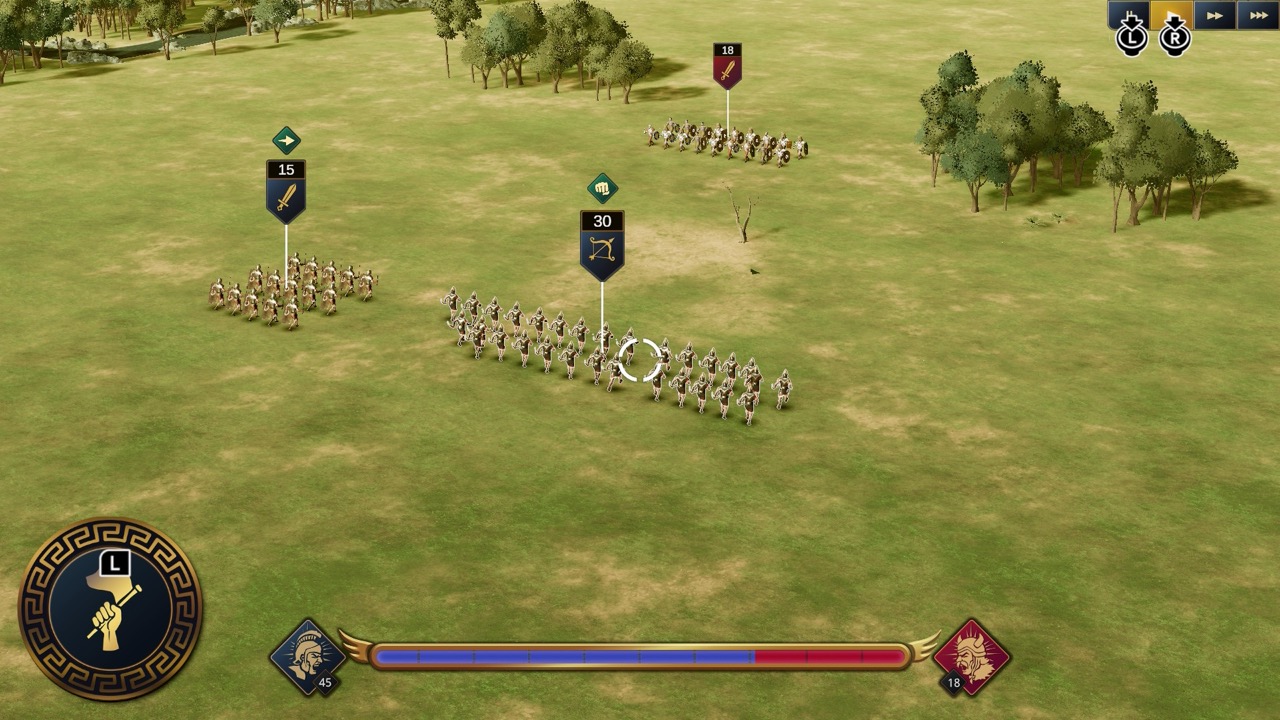Pause the battle with the pause button

pyautogui.click(x=1128, y=14)
